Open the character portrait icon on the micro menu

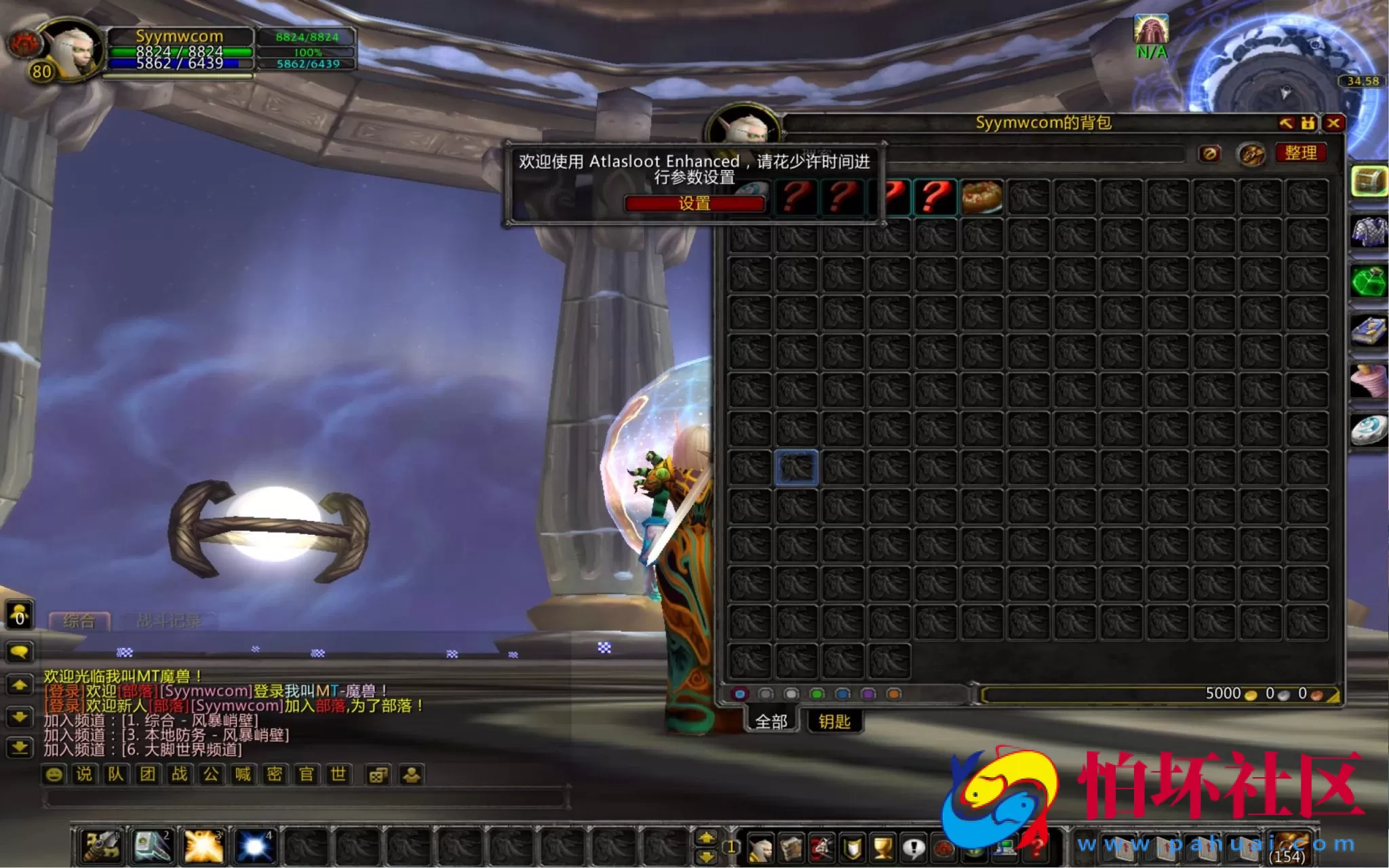(x=761, y=847)
